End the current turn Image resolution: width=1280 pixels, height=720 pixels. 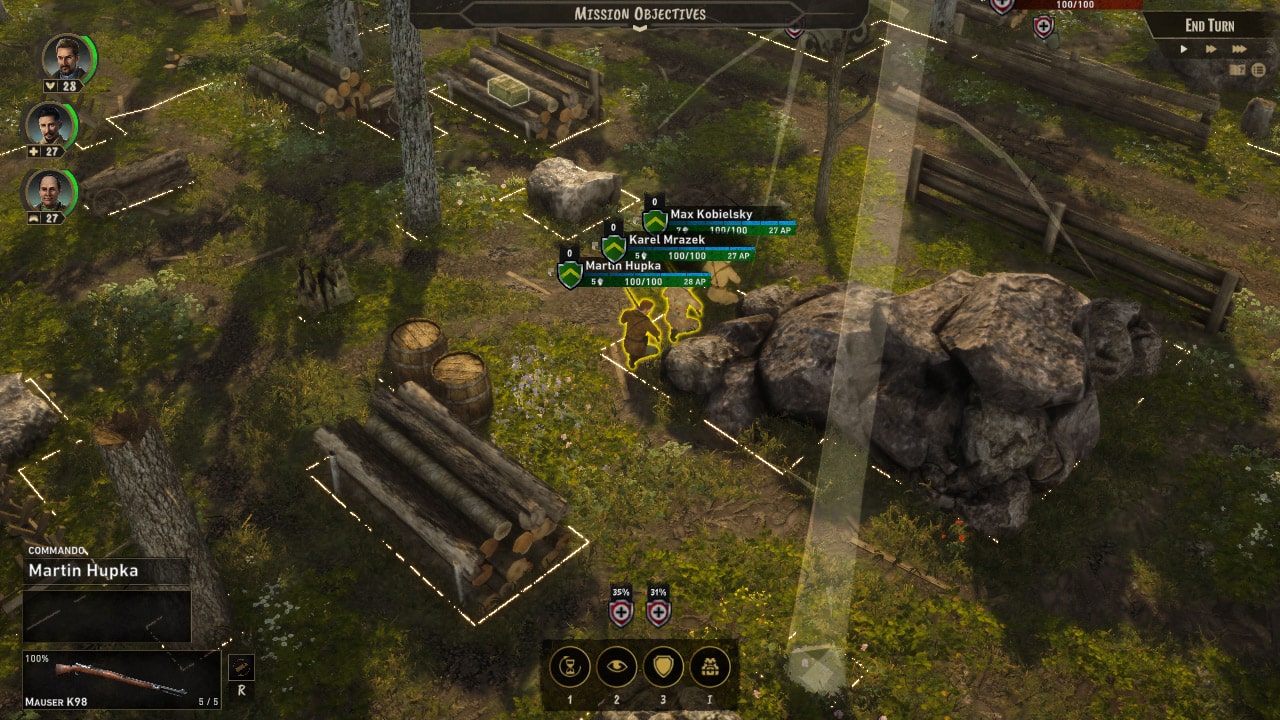coord(1209,26)
